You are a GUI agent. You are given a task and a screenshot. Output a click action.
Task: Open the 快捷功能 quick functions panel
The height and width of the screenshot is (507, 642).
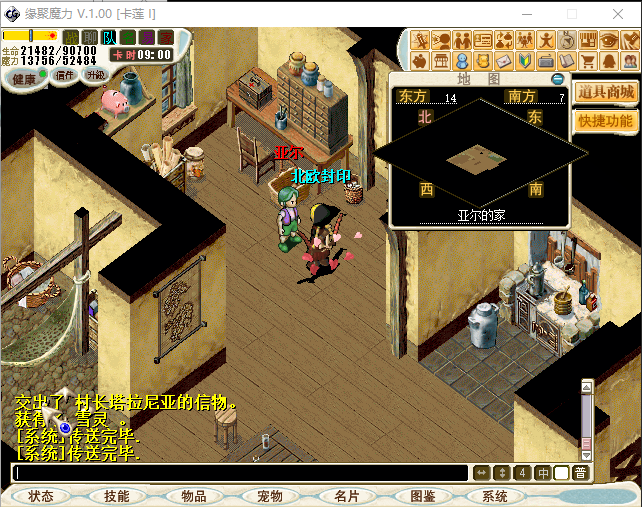[606, 121]
